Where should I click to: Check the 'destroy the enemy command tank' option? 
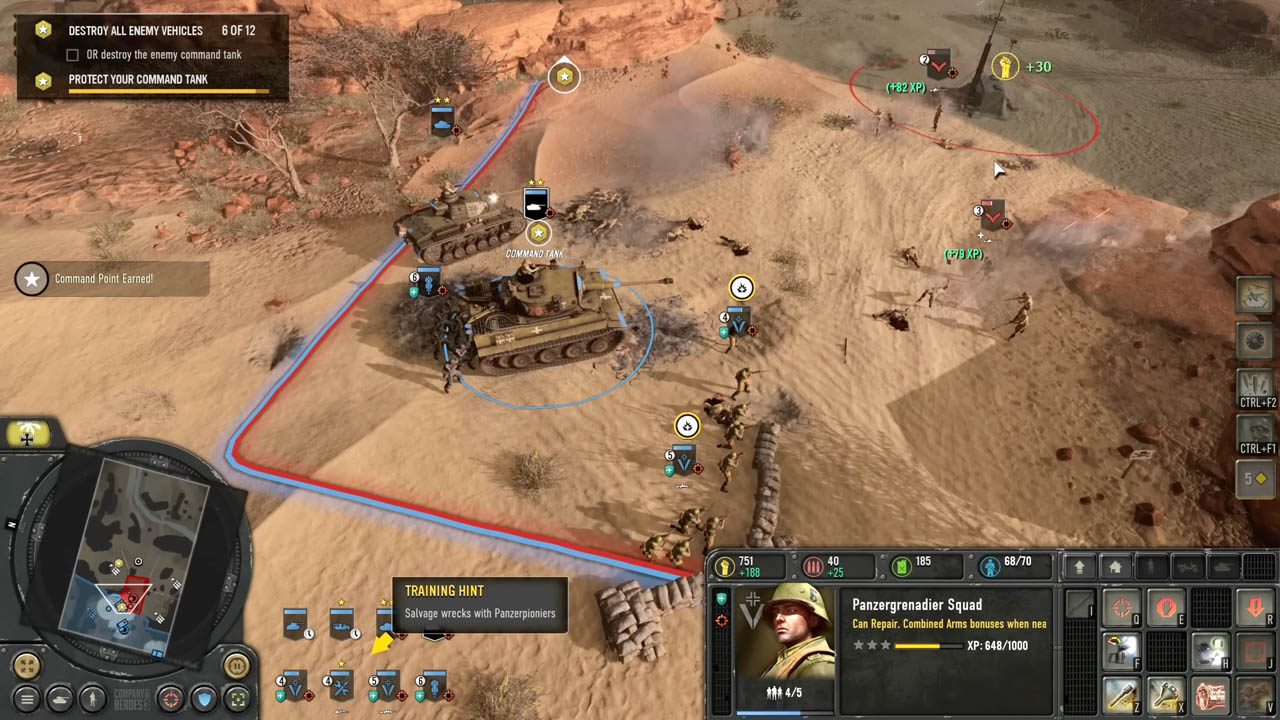click(x=71, y=55)
